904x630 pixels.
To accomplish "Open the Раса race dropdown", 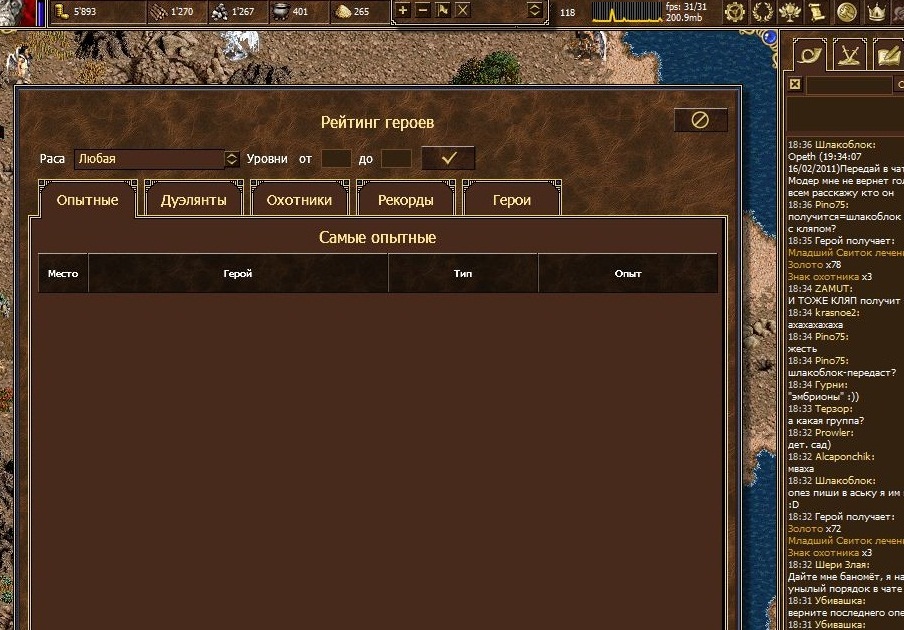I will pyautogui.click(x=232, y=159).
